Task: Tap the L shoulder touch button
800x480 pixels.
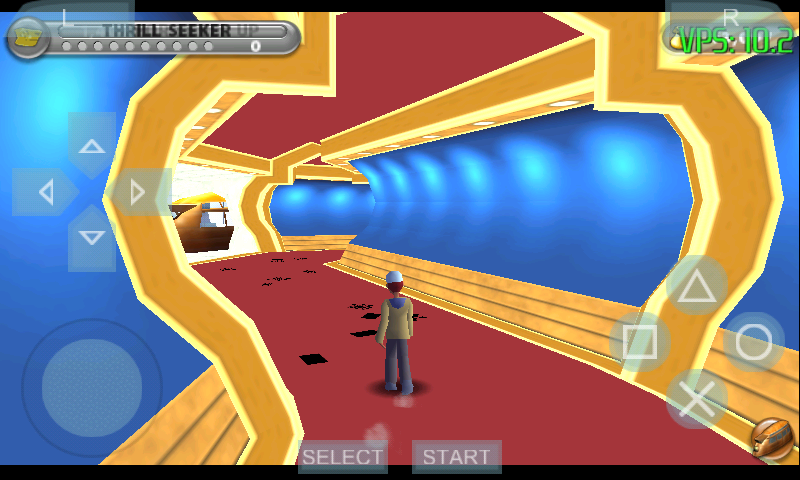Action: point(67,16)
